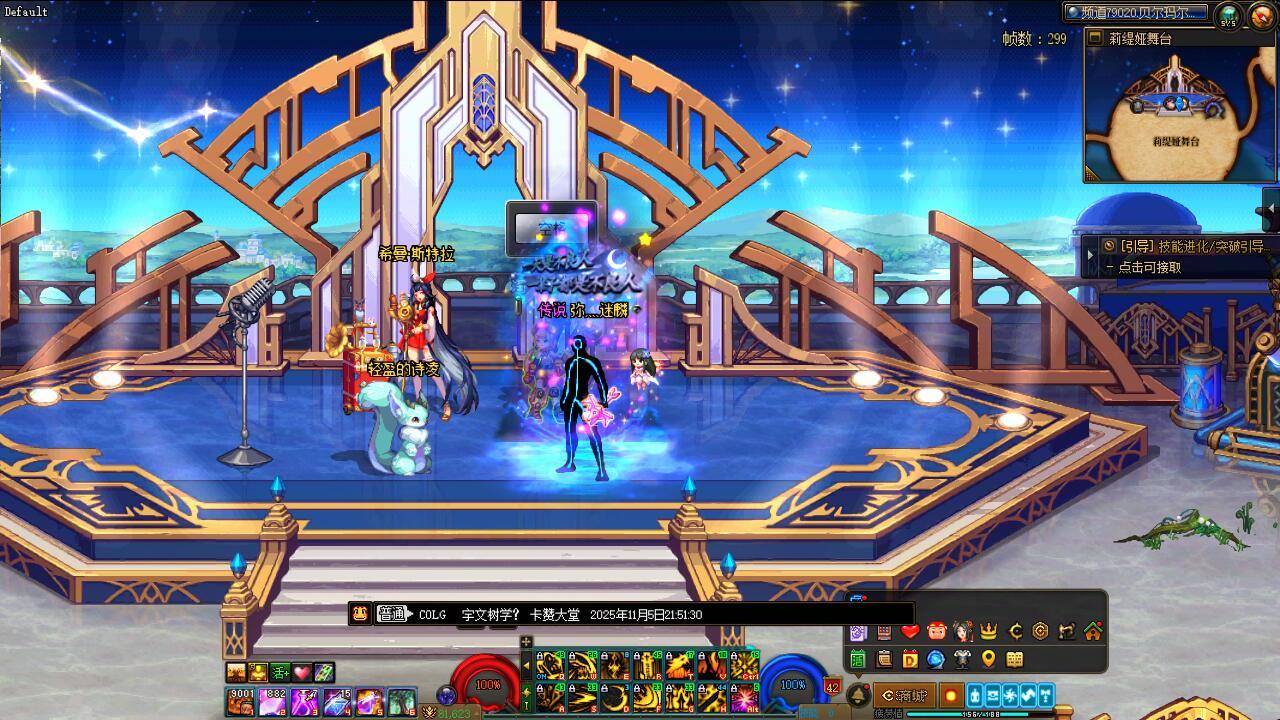The image size is (1280, 720).
Task: Open the 商城 shop button
Action: pos(903,696)
